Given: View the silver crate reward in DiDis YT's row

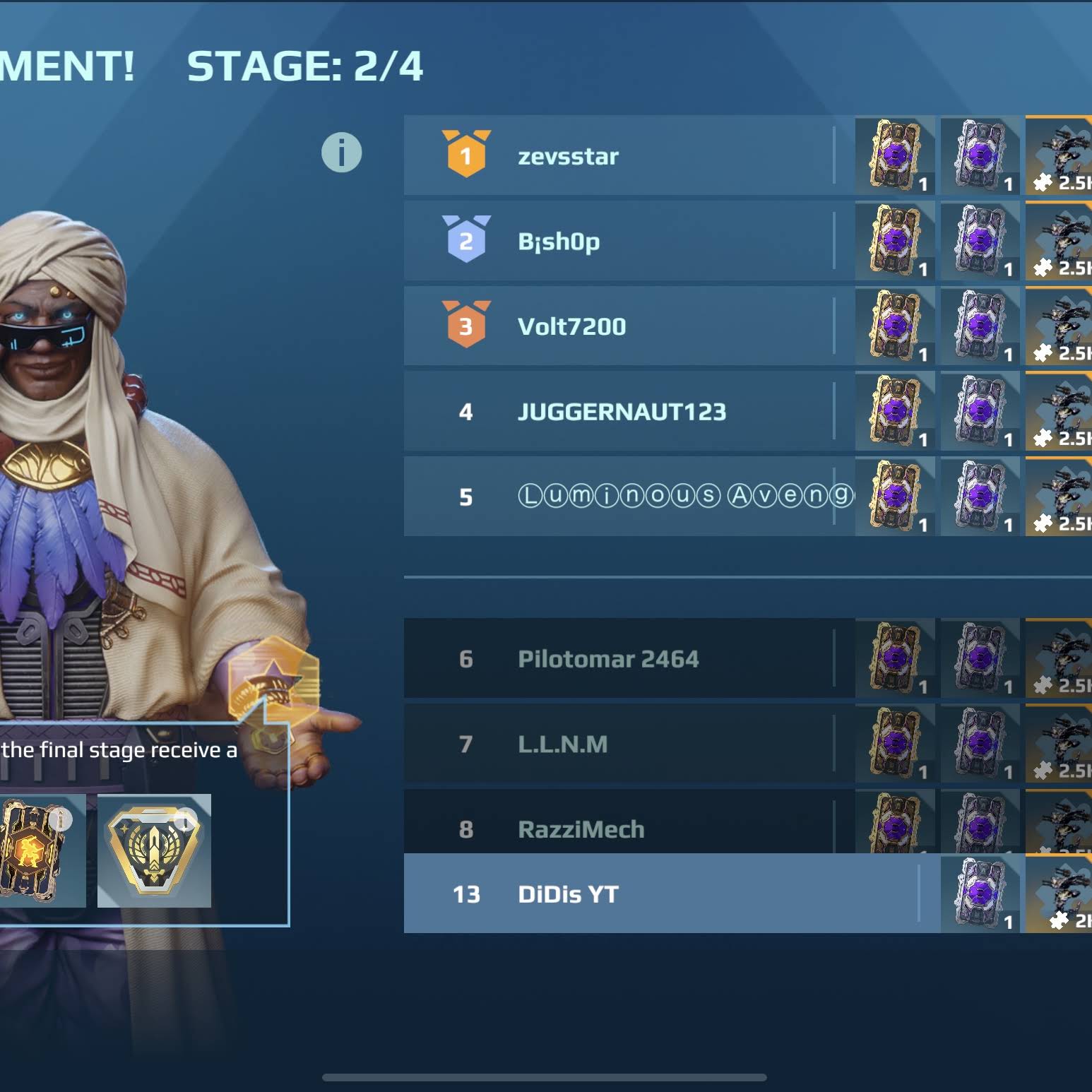Looking at the screenshot, I should 980,894.
